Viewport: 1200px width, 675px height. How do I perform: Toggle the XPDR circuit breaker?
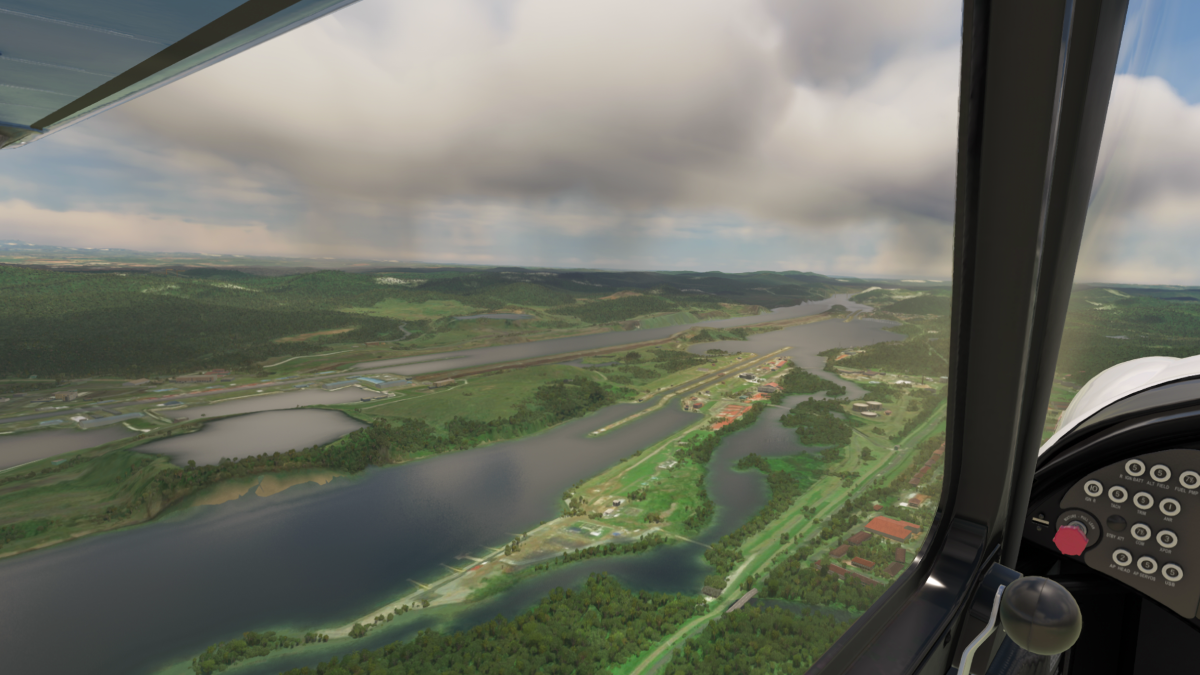(x=1167, y=539)
